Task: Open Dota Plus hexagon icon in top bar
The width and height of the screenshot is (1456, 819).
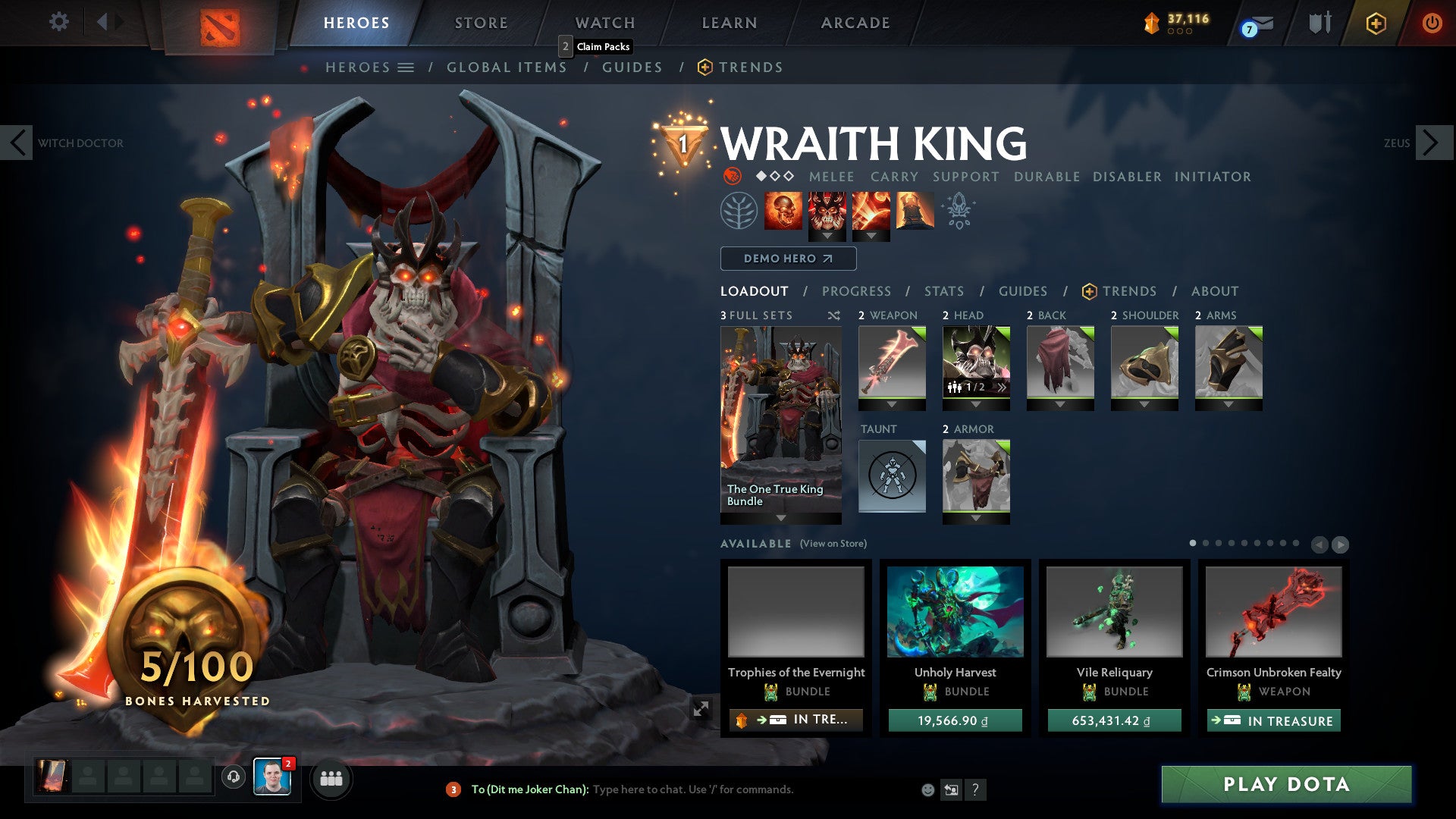Action: pyautogui.click(x=1376, y=24)
